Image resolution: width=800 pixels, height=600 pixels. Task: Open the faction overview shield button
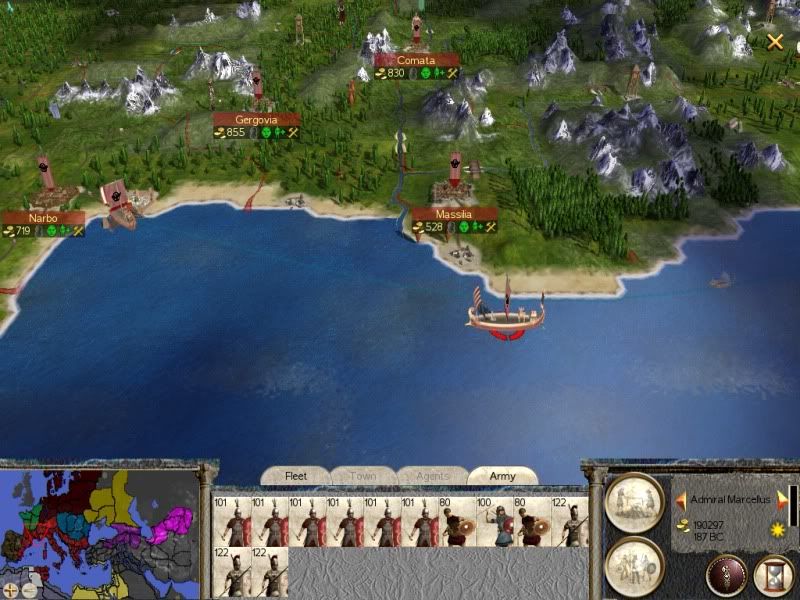(x=725, y=575)
